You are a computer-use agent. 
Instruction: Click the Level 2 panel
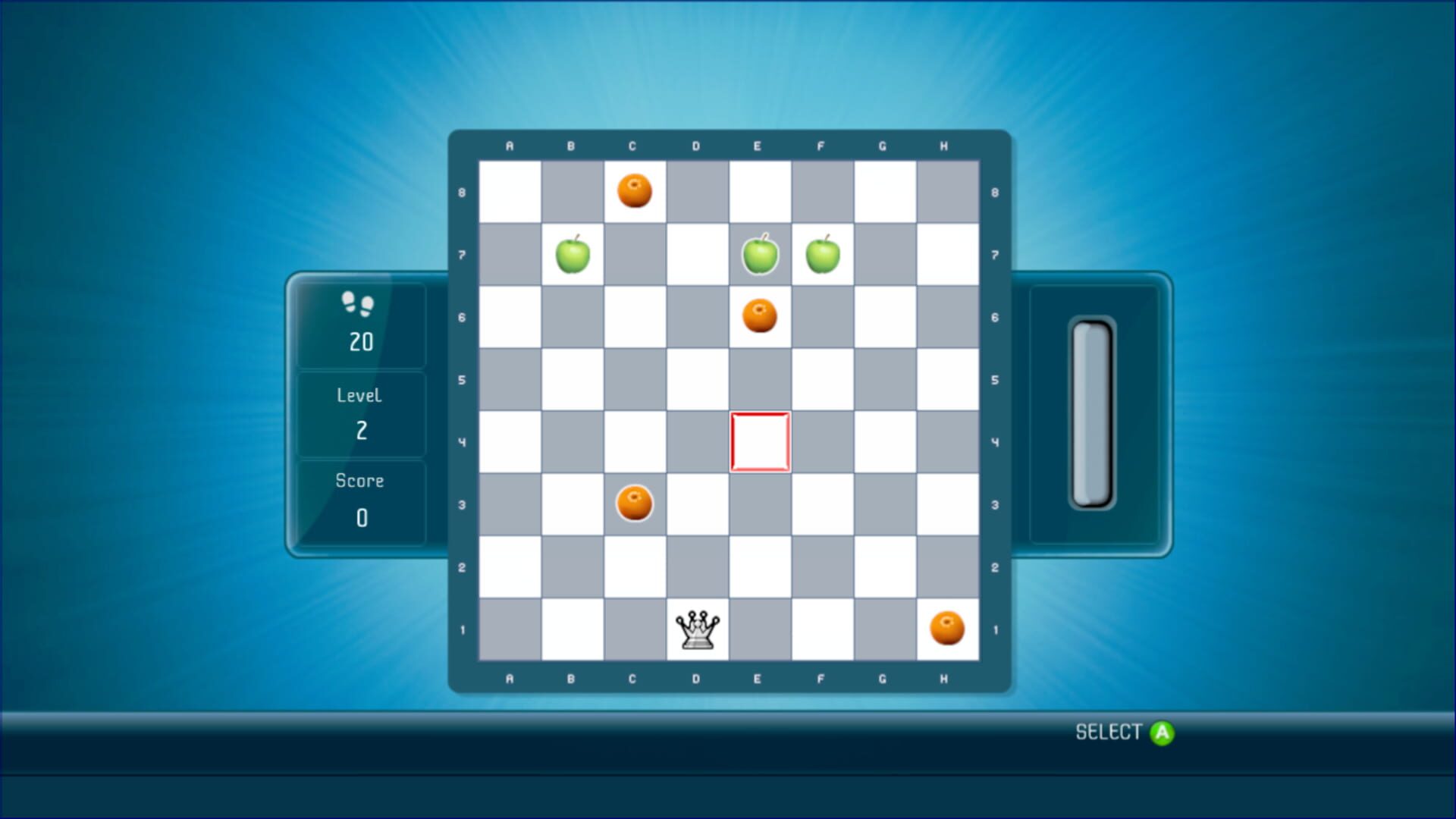coord(360,413)
